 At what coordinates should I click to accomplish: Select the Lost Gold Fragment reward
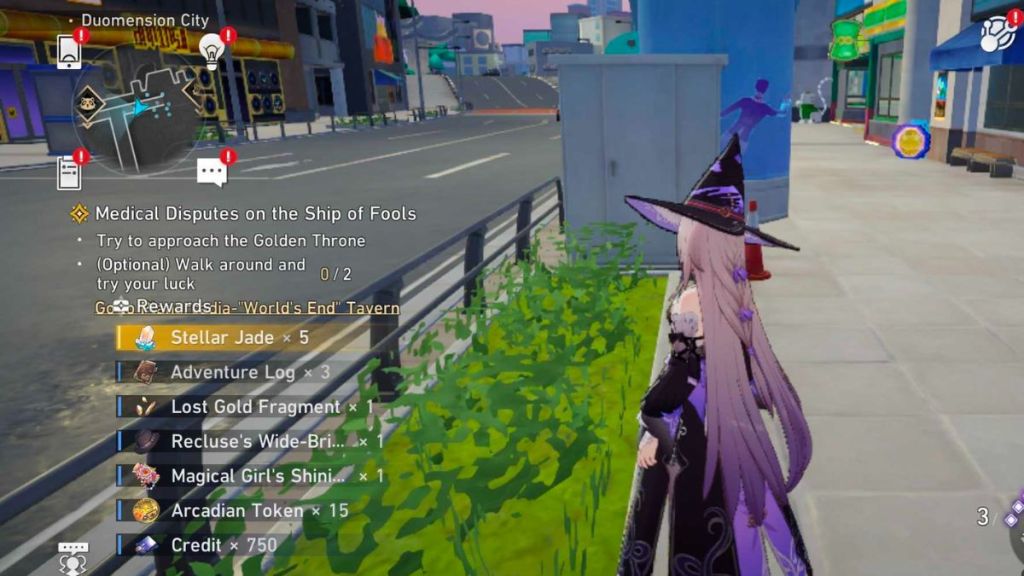[x=255, y=407]
